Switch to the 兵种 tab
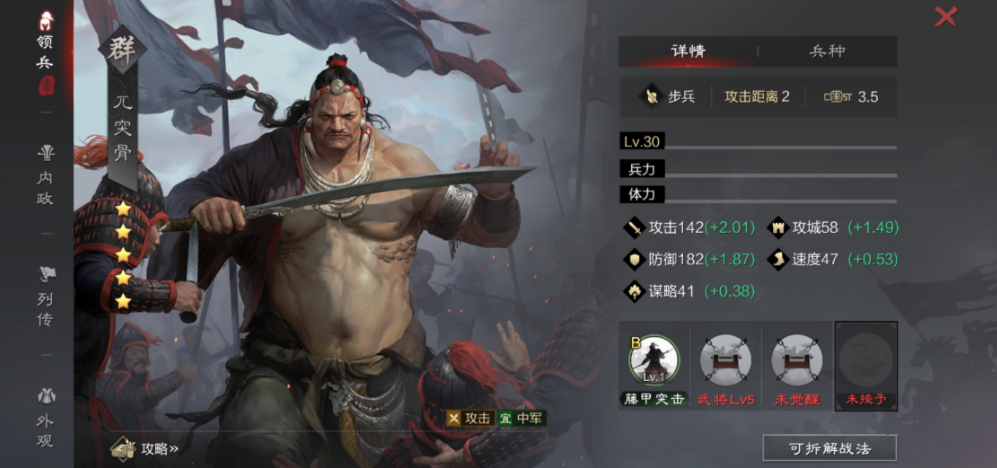Viewport: 997px width, 468px height. (x=826, y=52)
